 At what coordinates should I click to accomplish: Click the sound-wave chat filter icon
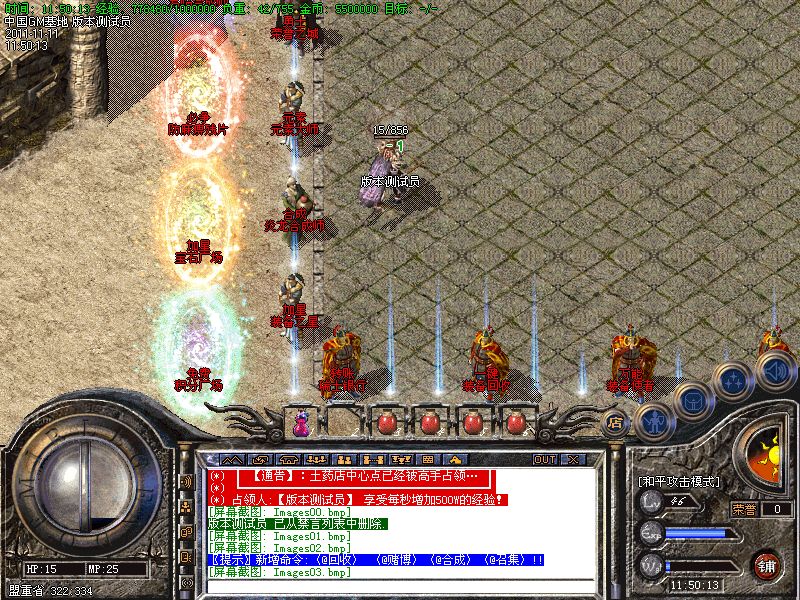coord(187,481)
